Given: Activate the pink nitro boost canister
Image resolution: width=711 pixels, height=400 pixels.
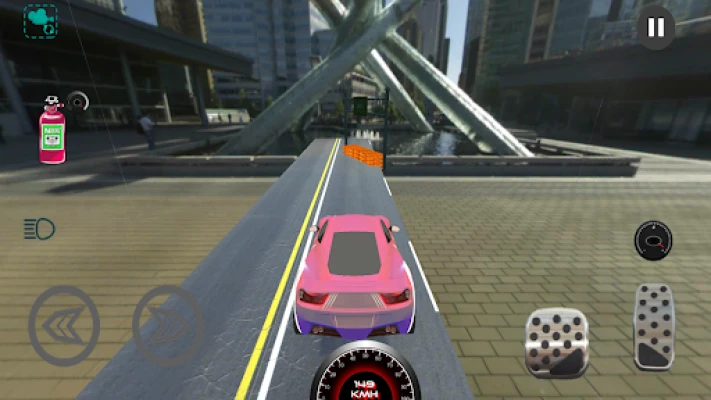Looking at the screenshot, I should (x=52, y=133).
